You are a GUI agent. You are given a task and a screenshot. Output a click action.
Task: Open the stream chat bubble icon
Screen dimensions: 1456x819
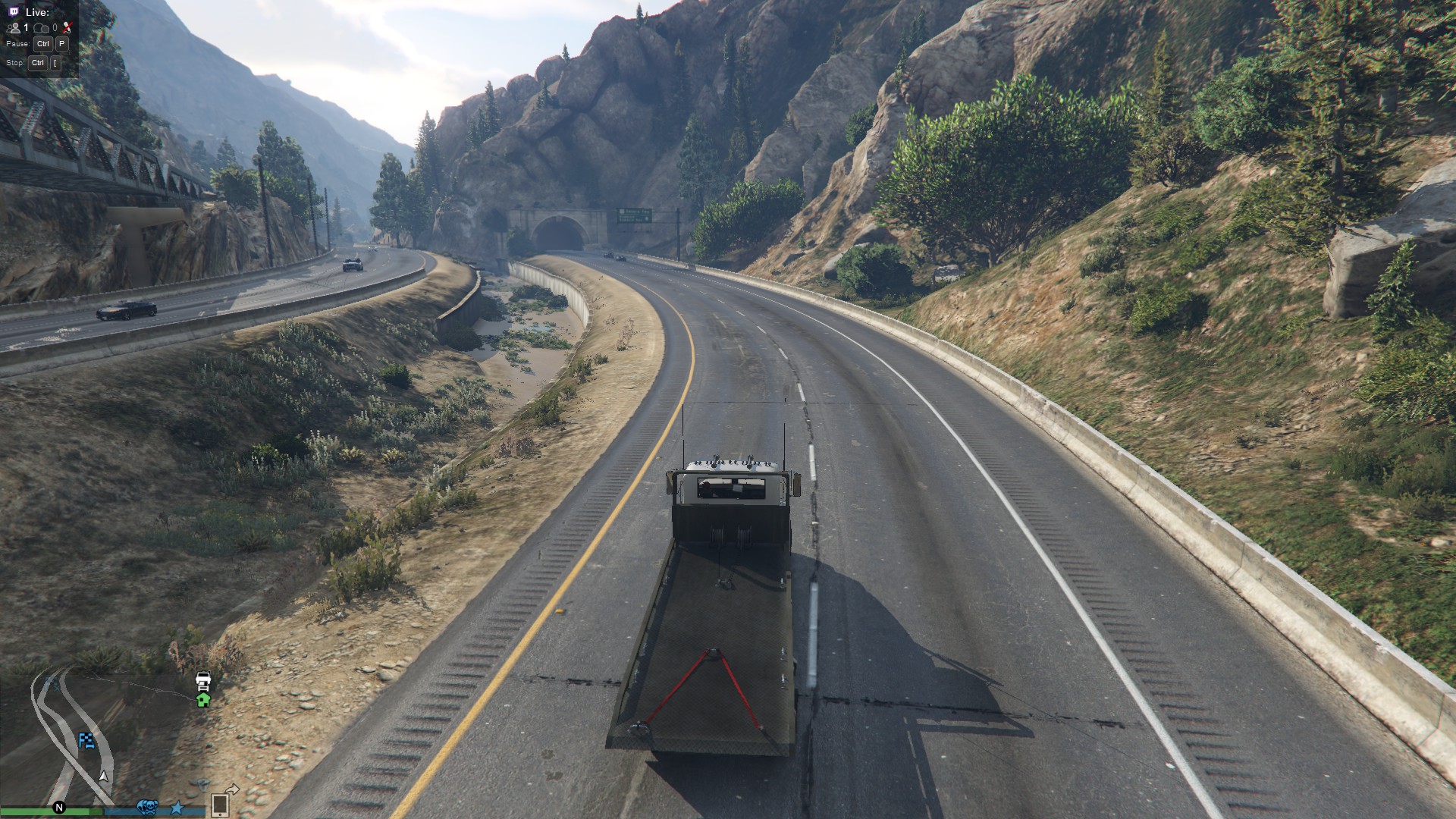pos(42,28)
